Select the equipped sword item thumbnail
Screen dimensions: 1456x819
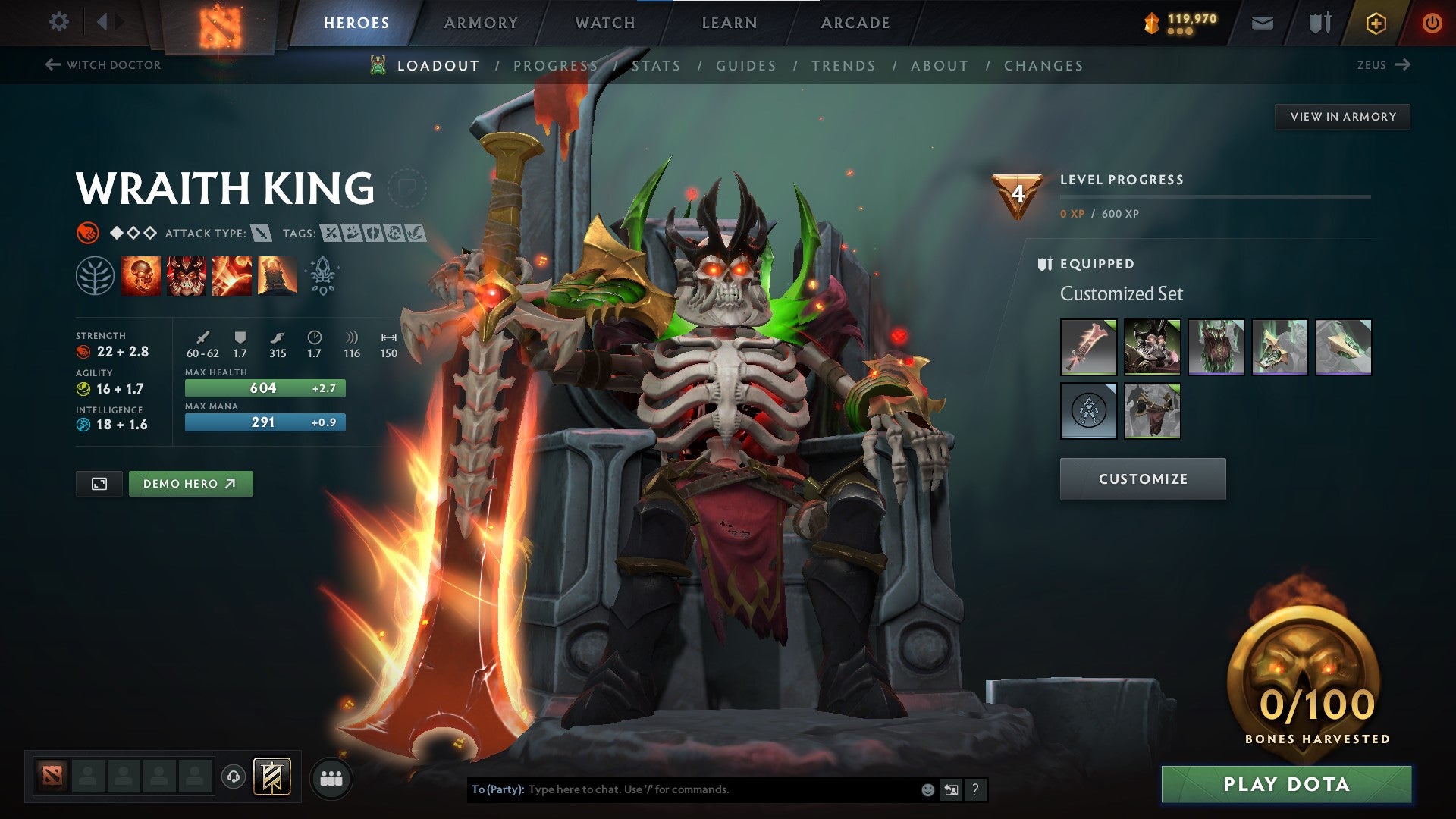pos(1088,347)
